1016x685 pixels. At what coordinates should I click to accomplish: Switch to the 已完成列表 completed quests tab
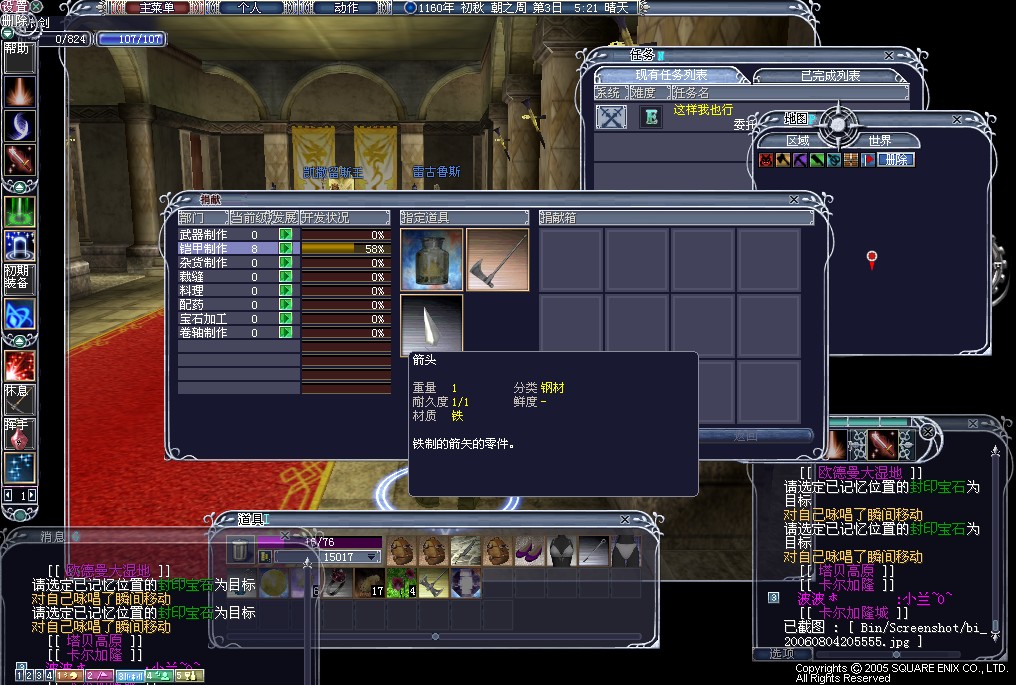point(830,76)
